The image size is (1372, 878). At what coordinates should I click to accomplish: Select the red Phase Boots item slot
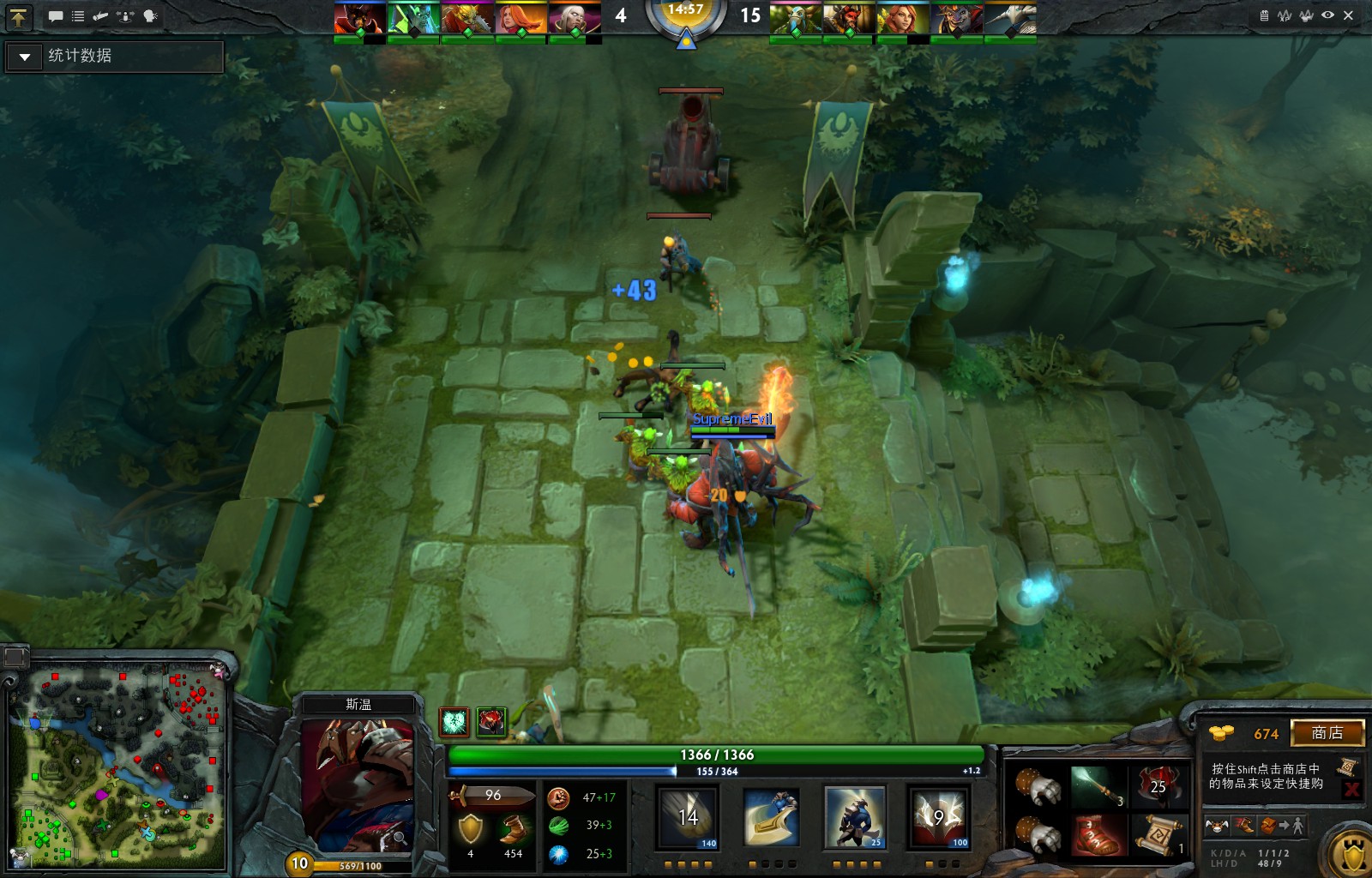1097,835
